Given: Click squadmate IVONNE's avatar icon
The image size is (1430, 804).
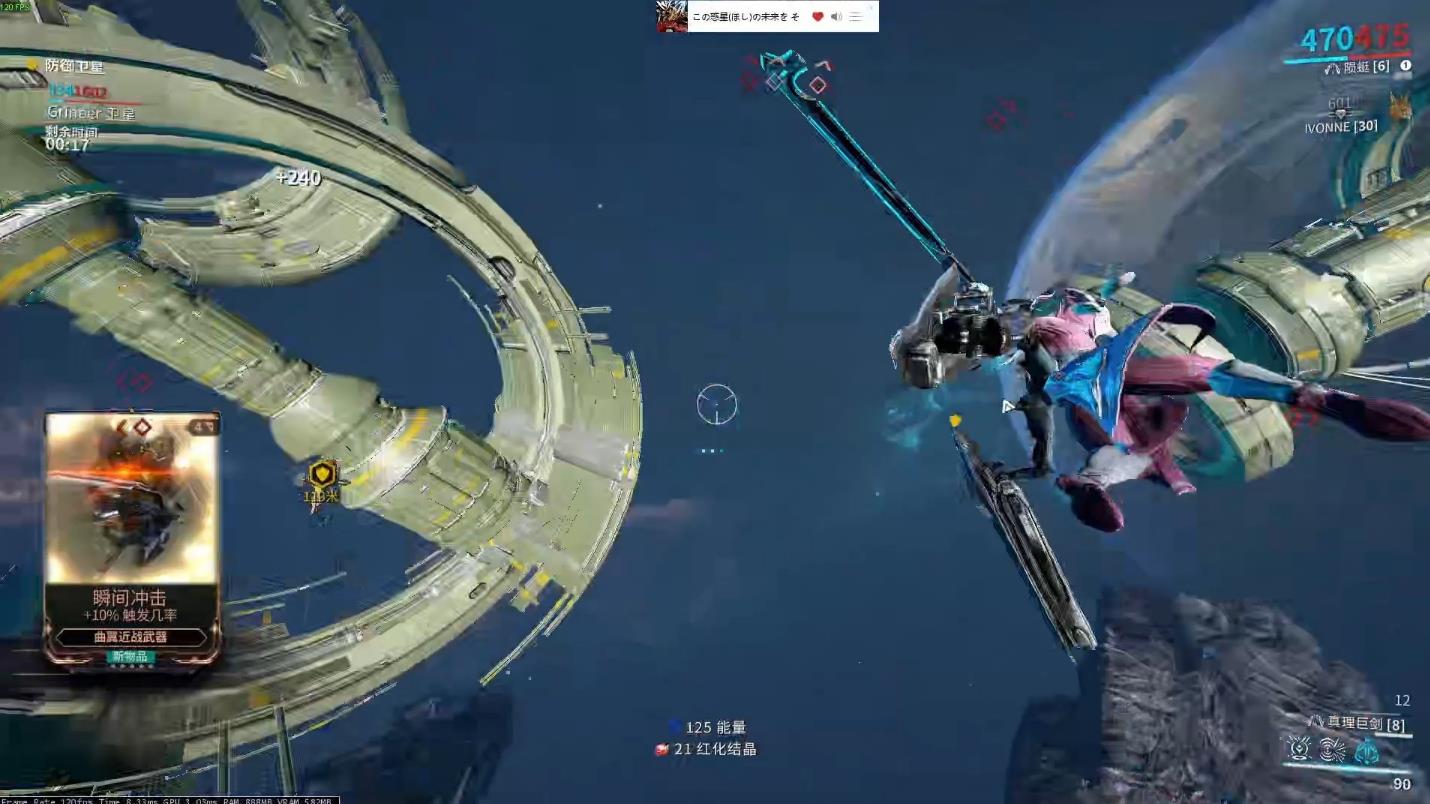Looking at the screenshot, I should (x=1400, y=107).
